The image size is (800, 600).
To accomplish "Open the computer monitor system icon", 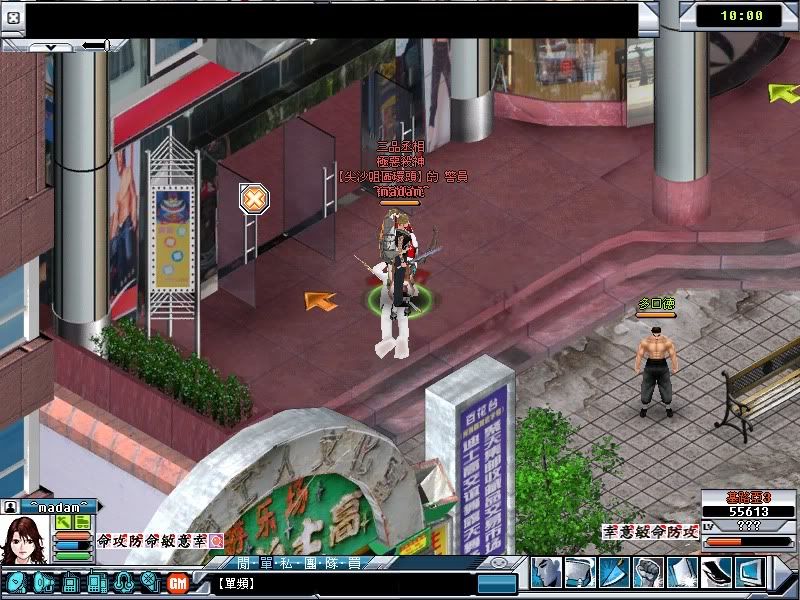I will click(x=749, y=572).
